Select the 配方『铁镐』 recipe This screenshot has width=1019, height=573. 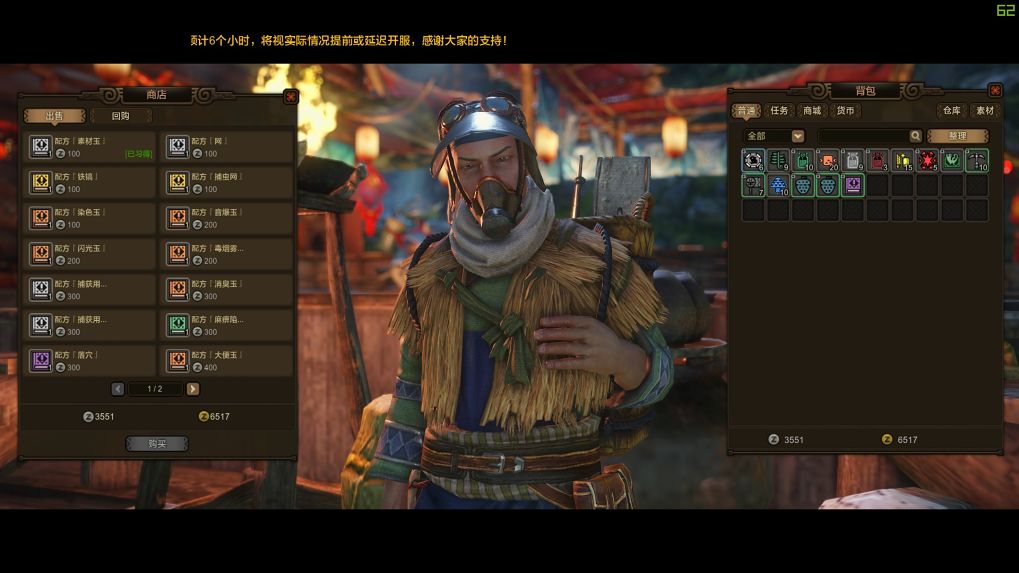(x=91, y=183)
